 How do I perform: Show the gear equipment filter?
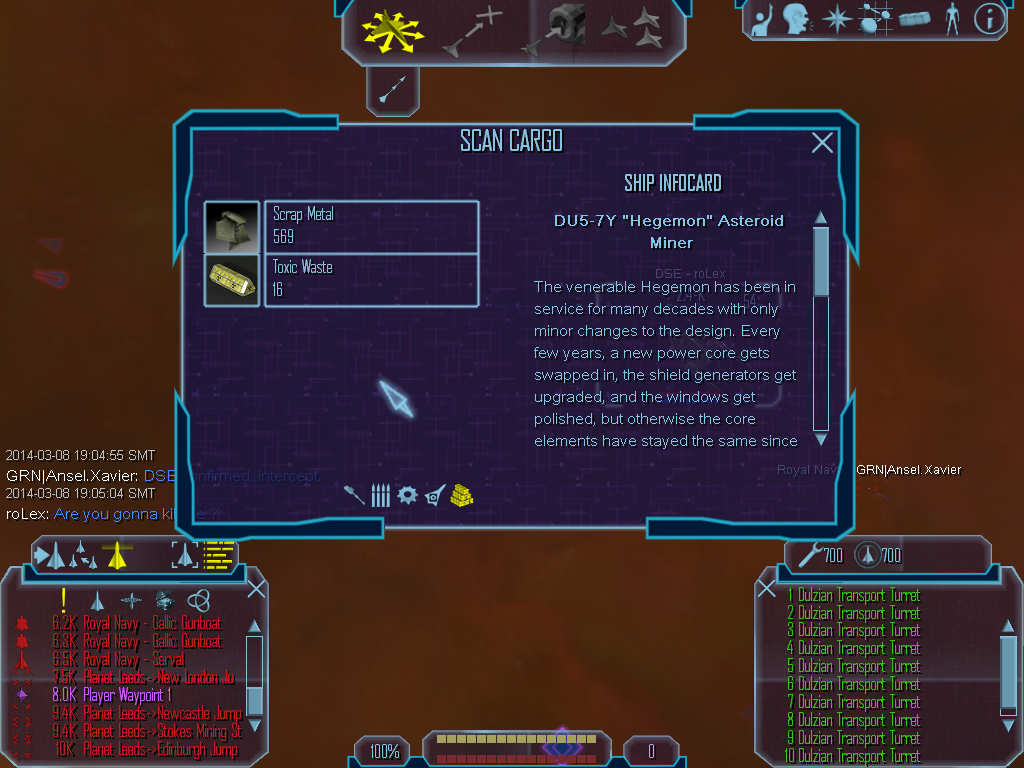click(407, 494)
